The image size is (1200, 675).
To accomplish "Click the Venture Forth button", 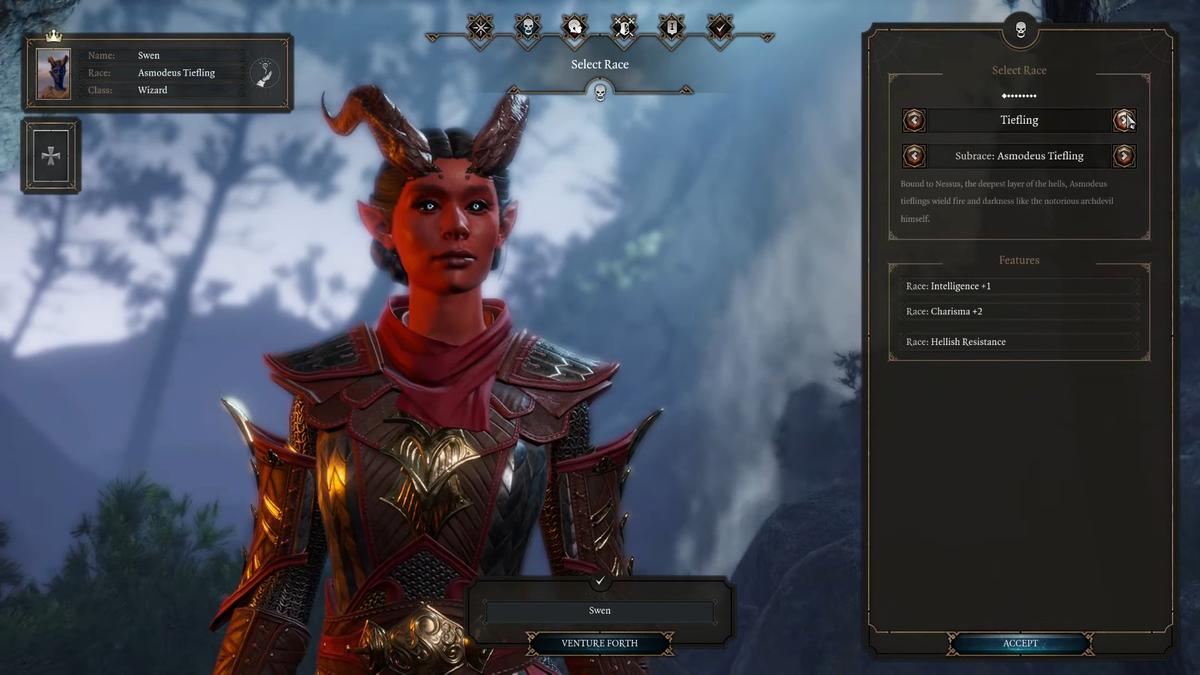I will click(x=600, y=643).
